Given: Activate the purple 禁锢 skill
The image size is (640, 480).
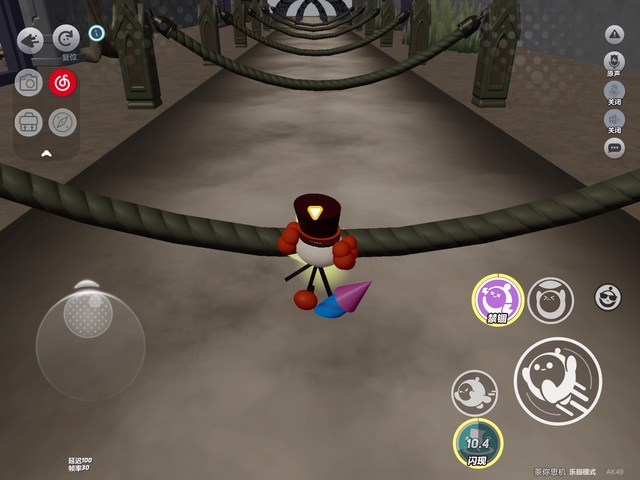Looking at the screenshot, I should [495, 299].
